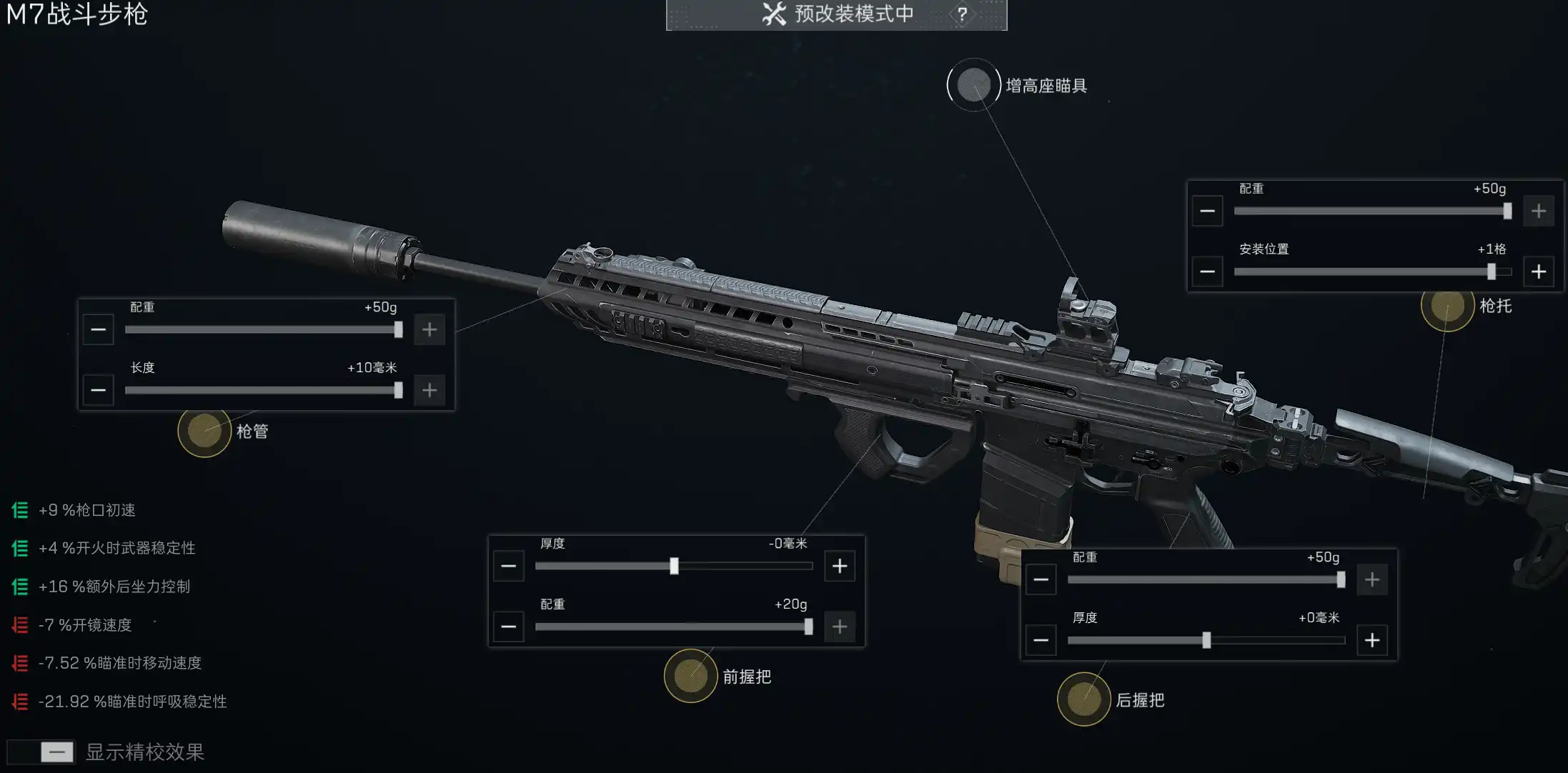The image size is (1568, 773).
Task: Select the 增高座瞄具 riser sight icon
Action: pyautogui.click(x=973, y=84)
